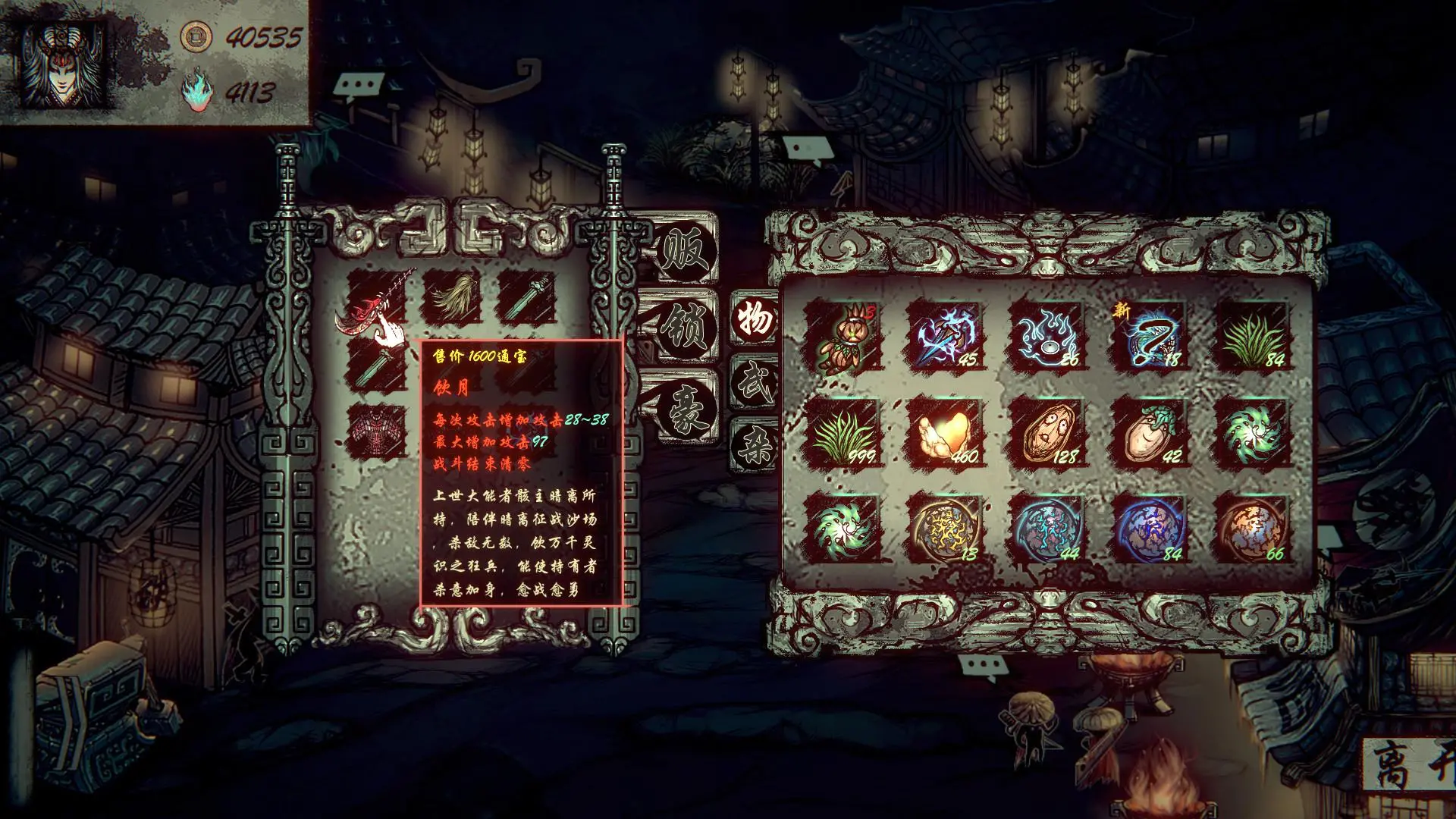
Task: Select the glowing heart stone item
Action: tap(945, 432)
